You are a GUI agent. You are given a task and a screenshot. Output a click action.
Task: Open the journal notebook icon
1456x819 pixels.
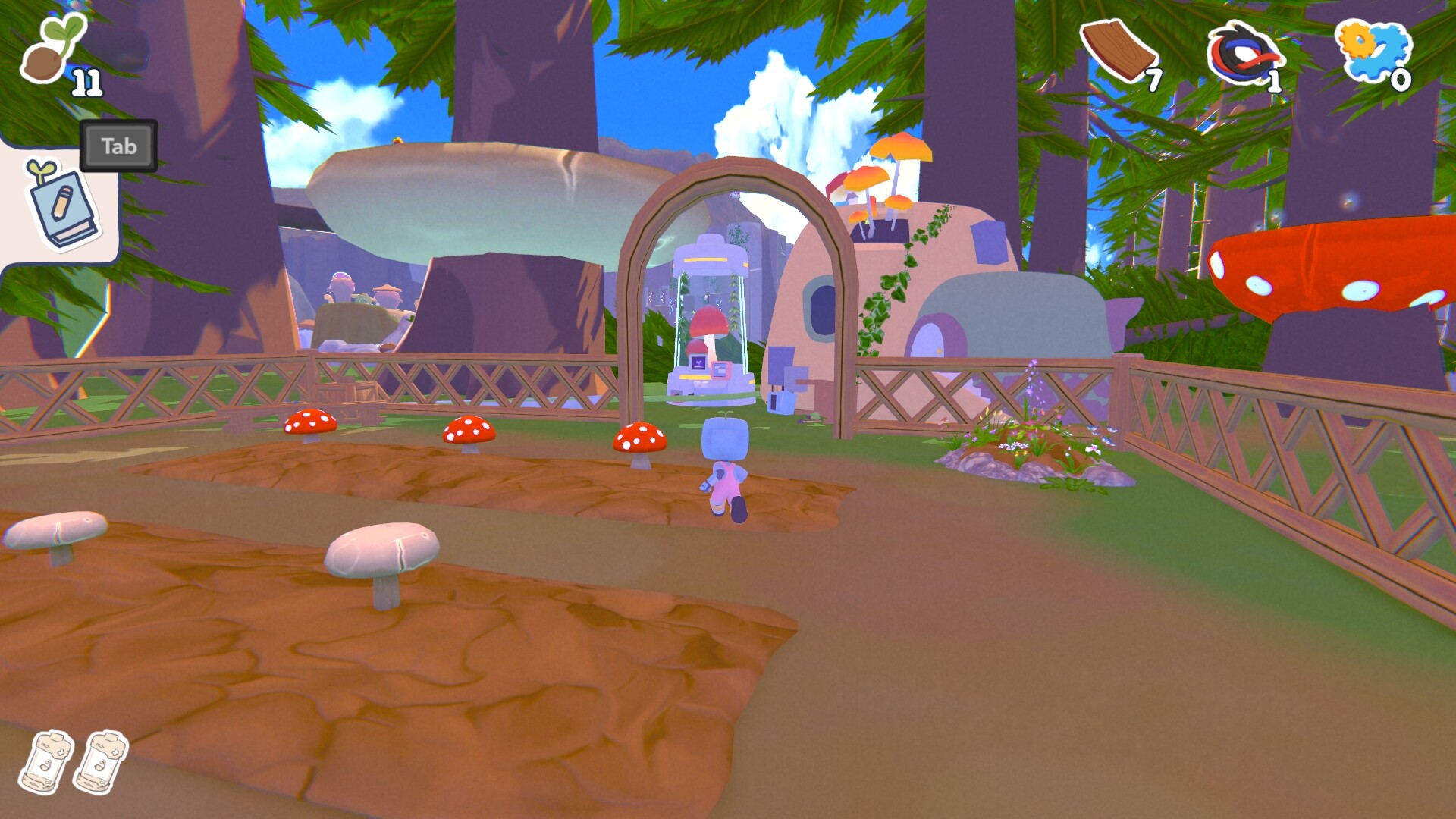[62, 205]
